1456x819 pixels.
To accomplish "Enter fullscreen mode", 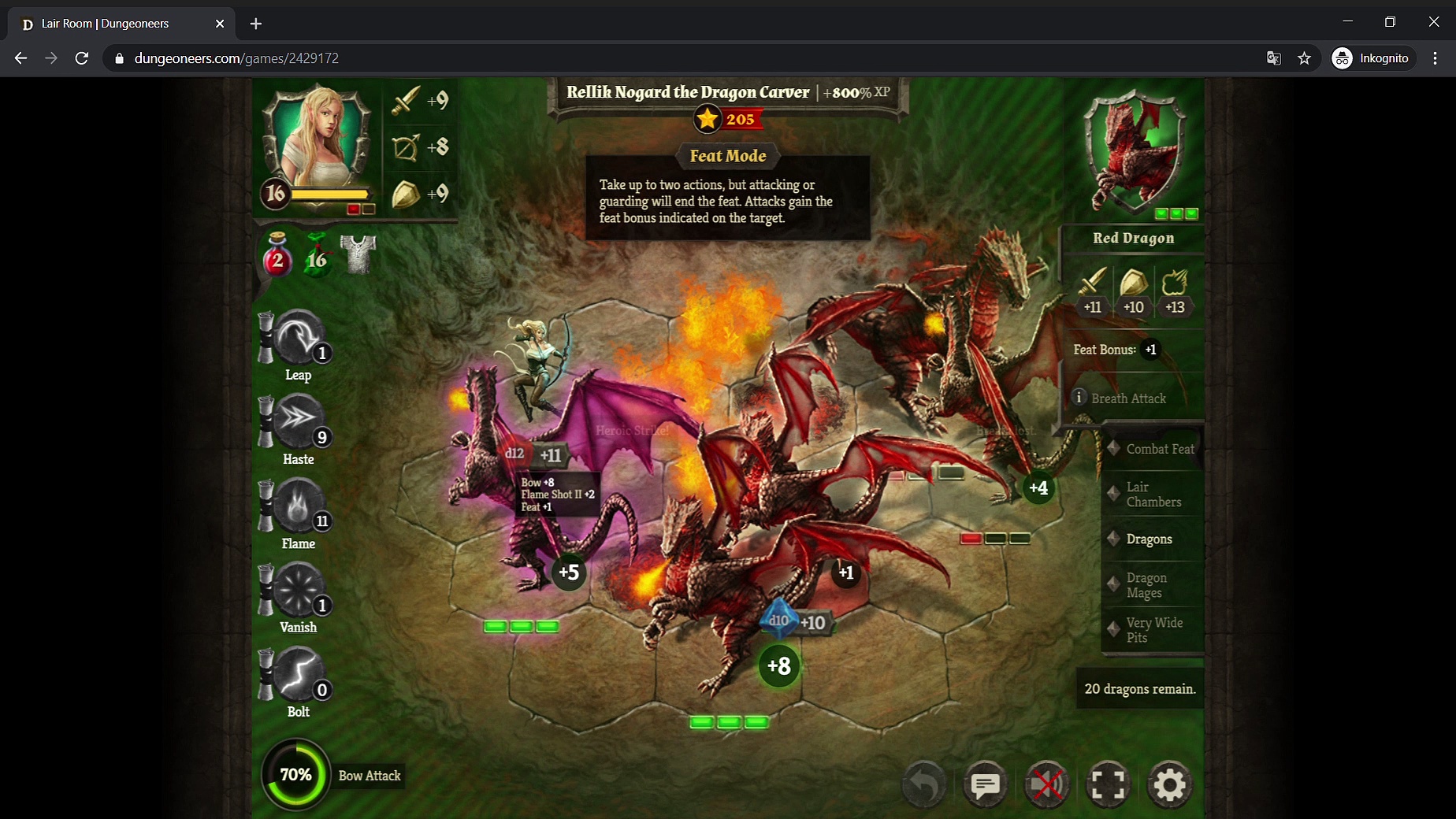I will [1108, 784].
